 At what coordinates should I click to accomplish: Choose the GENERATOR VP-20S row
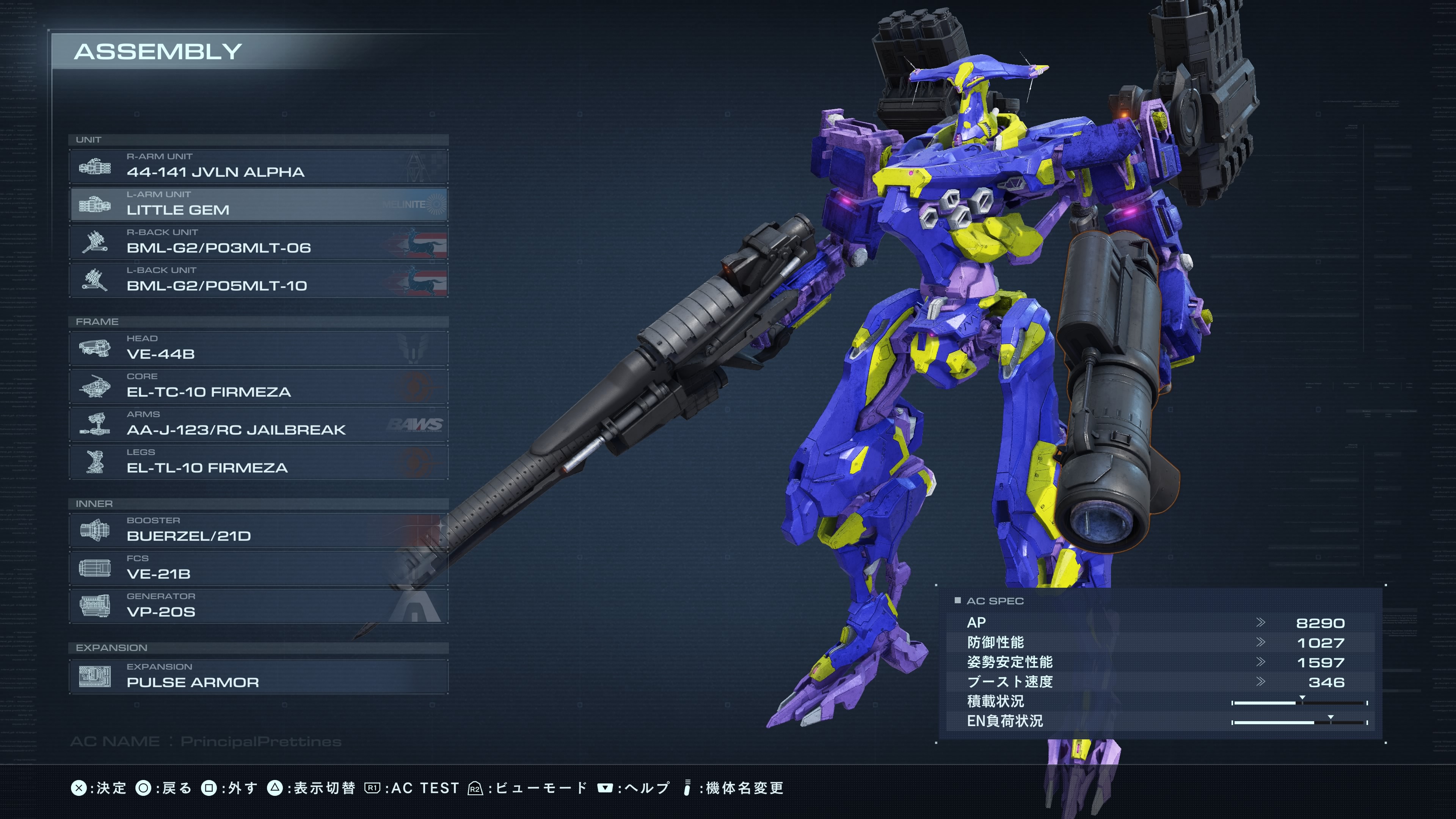click(x=258, y=606)
